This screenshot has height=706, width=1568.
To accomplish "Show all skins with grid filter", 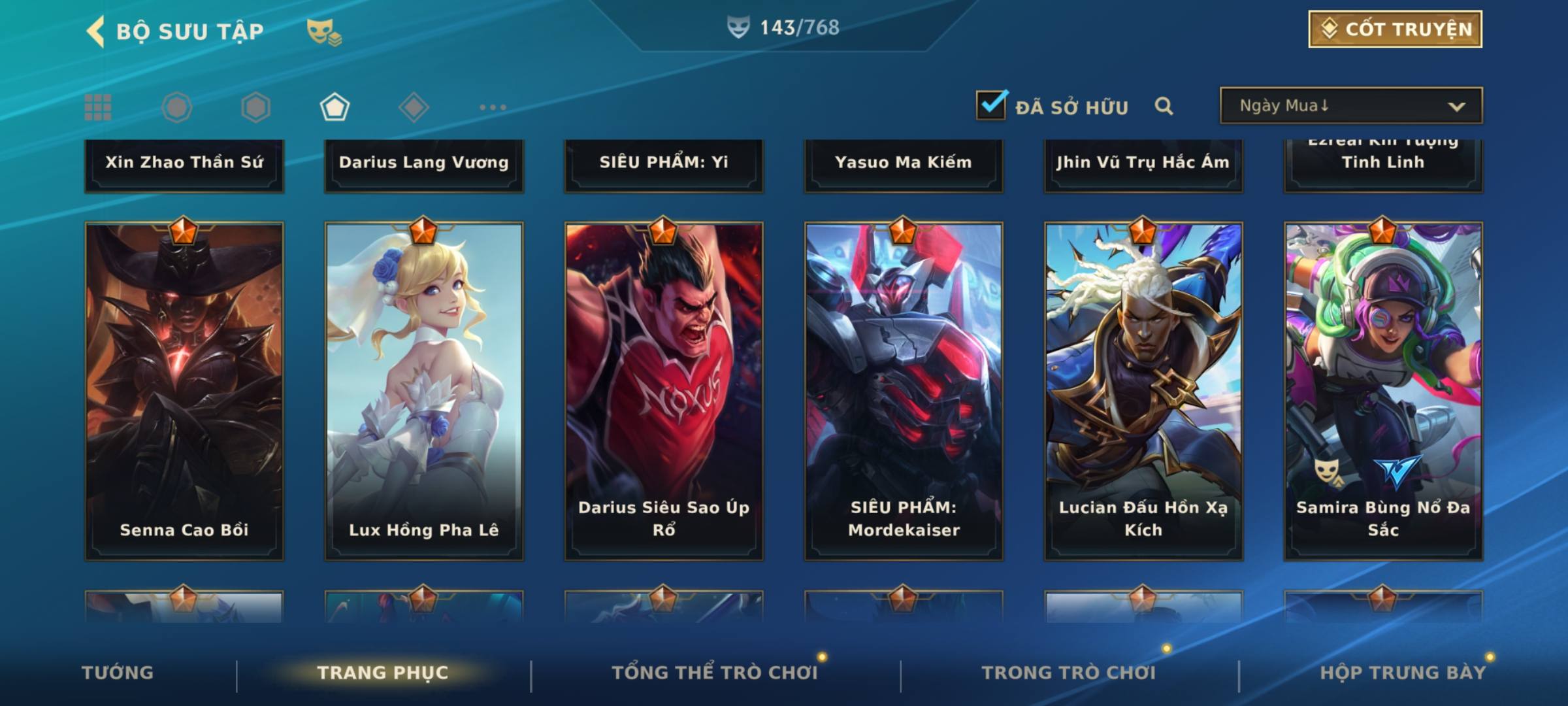I will [98, 107].
